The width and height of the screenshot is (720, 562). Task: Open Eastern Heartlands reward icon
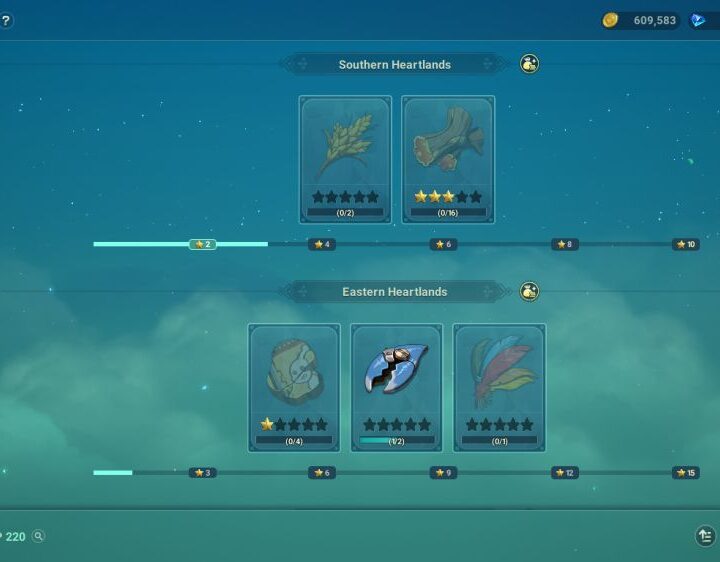(x=530, y=291)
